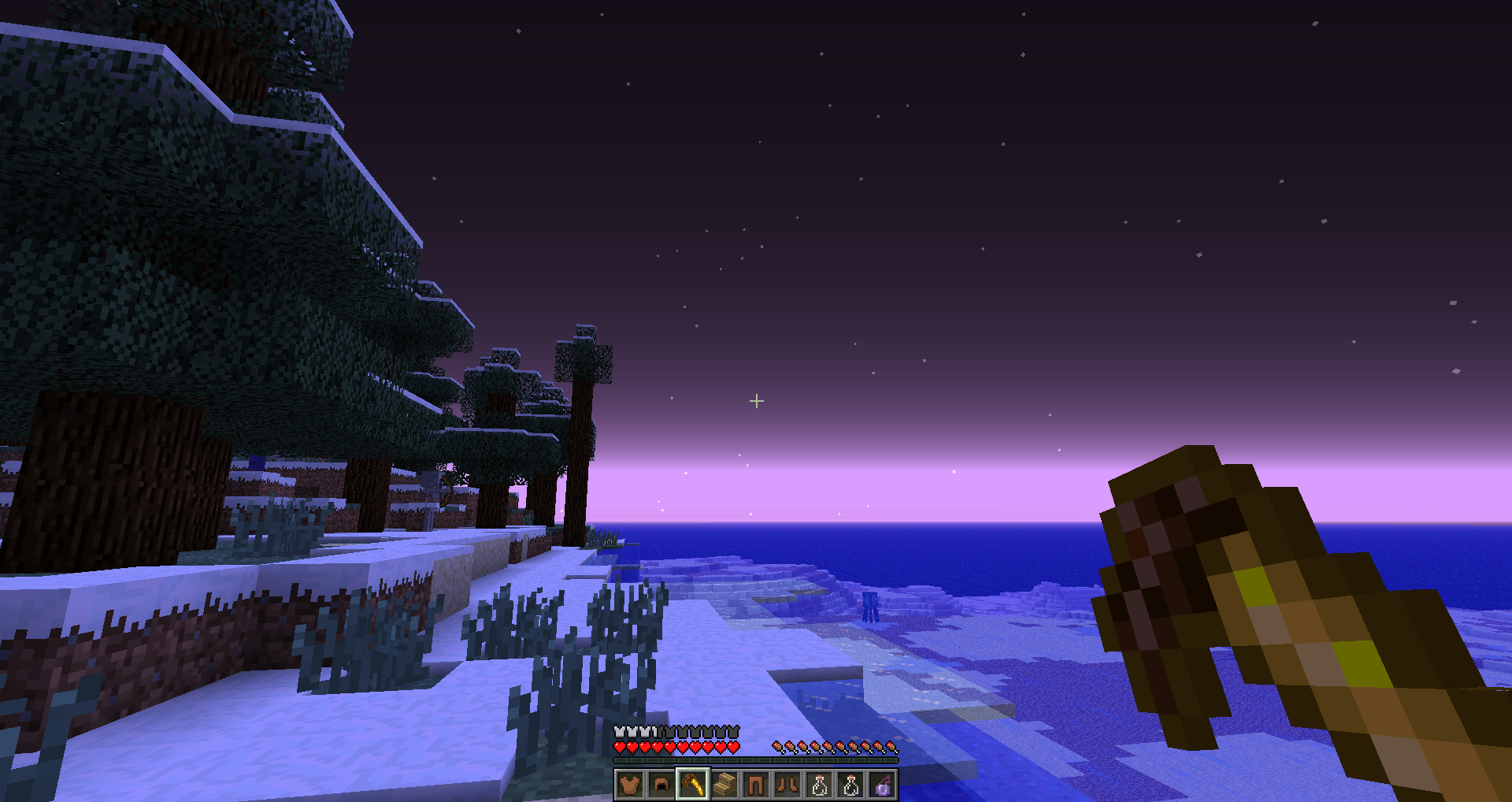Select the leather chestplate hotbar slot
The height and width of the screenshot is (802, 1512).
(x=630, y=785)
